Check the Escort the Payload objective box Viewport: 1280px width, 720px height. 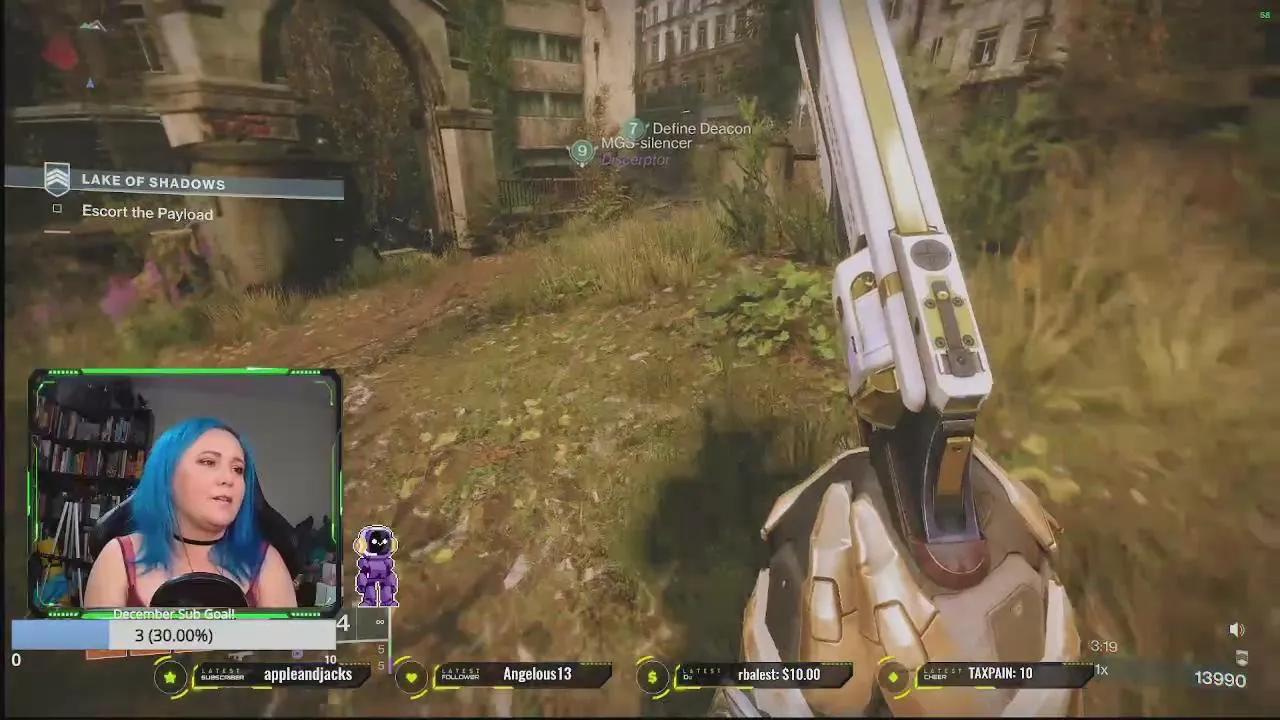tap(57, 208)
